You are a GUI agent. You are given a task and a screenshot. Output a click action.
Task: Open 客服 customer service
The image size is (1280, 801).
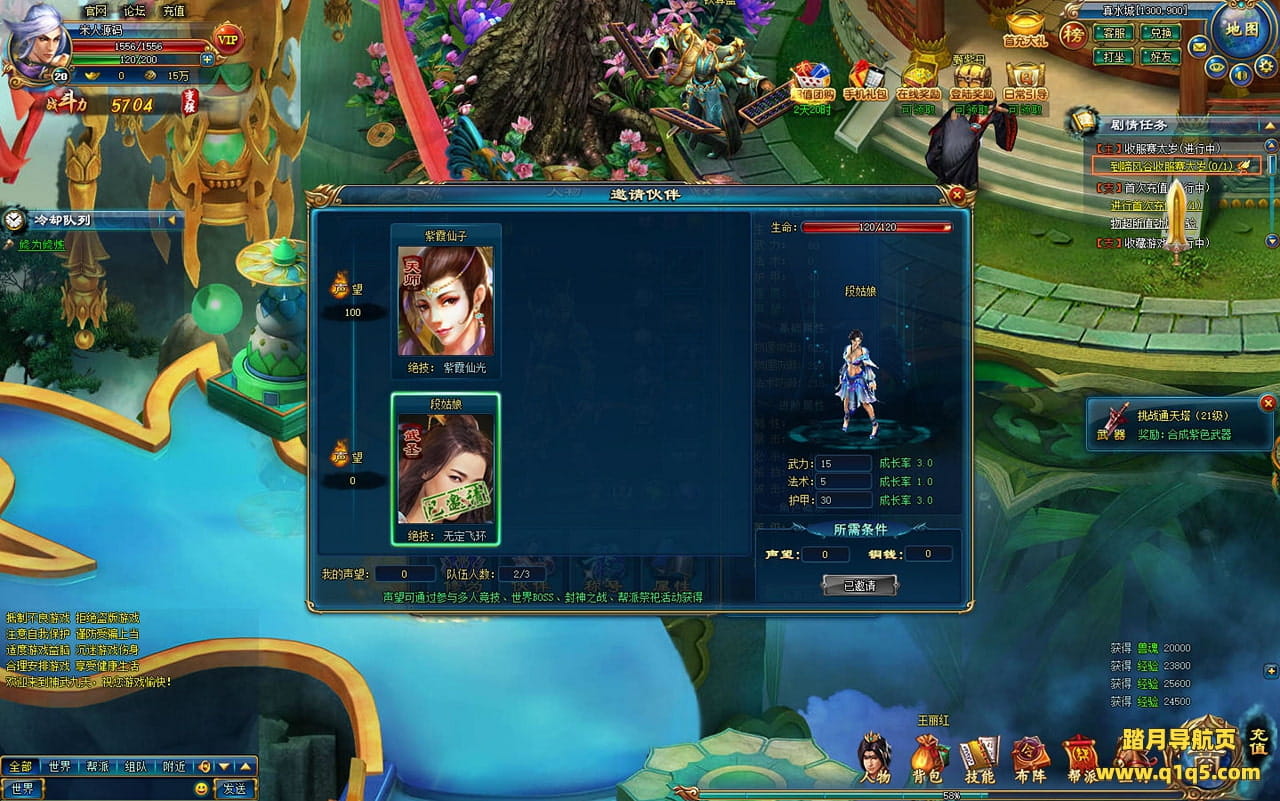(1111, 33)
